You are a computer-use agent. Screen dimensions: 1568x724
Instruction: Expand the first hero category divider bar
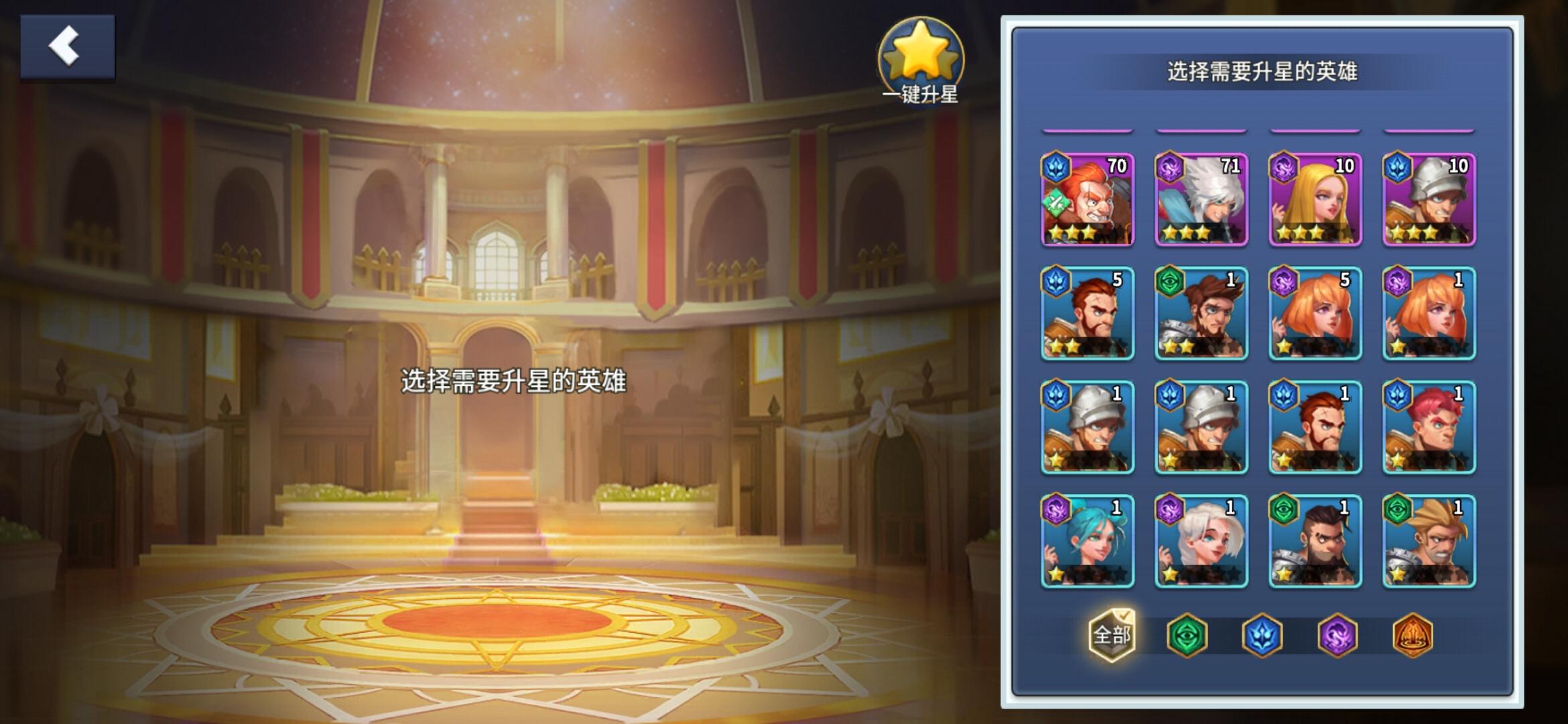click(x=1087, y=131)
